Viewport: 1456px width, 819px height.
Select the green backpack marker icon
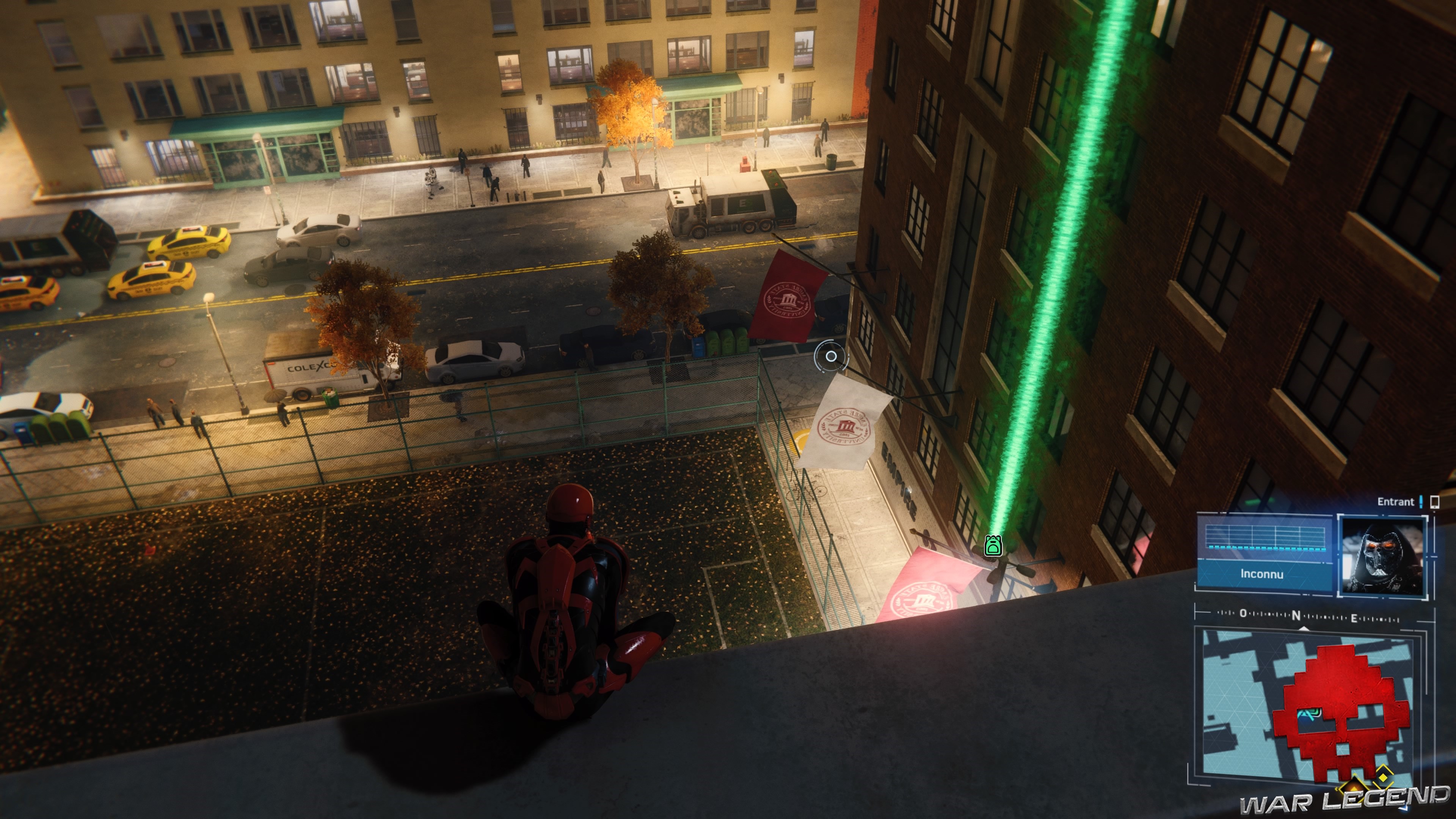pyautogui.click(x=993, y=546)
